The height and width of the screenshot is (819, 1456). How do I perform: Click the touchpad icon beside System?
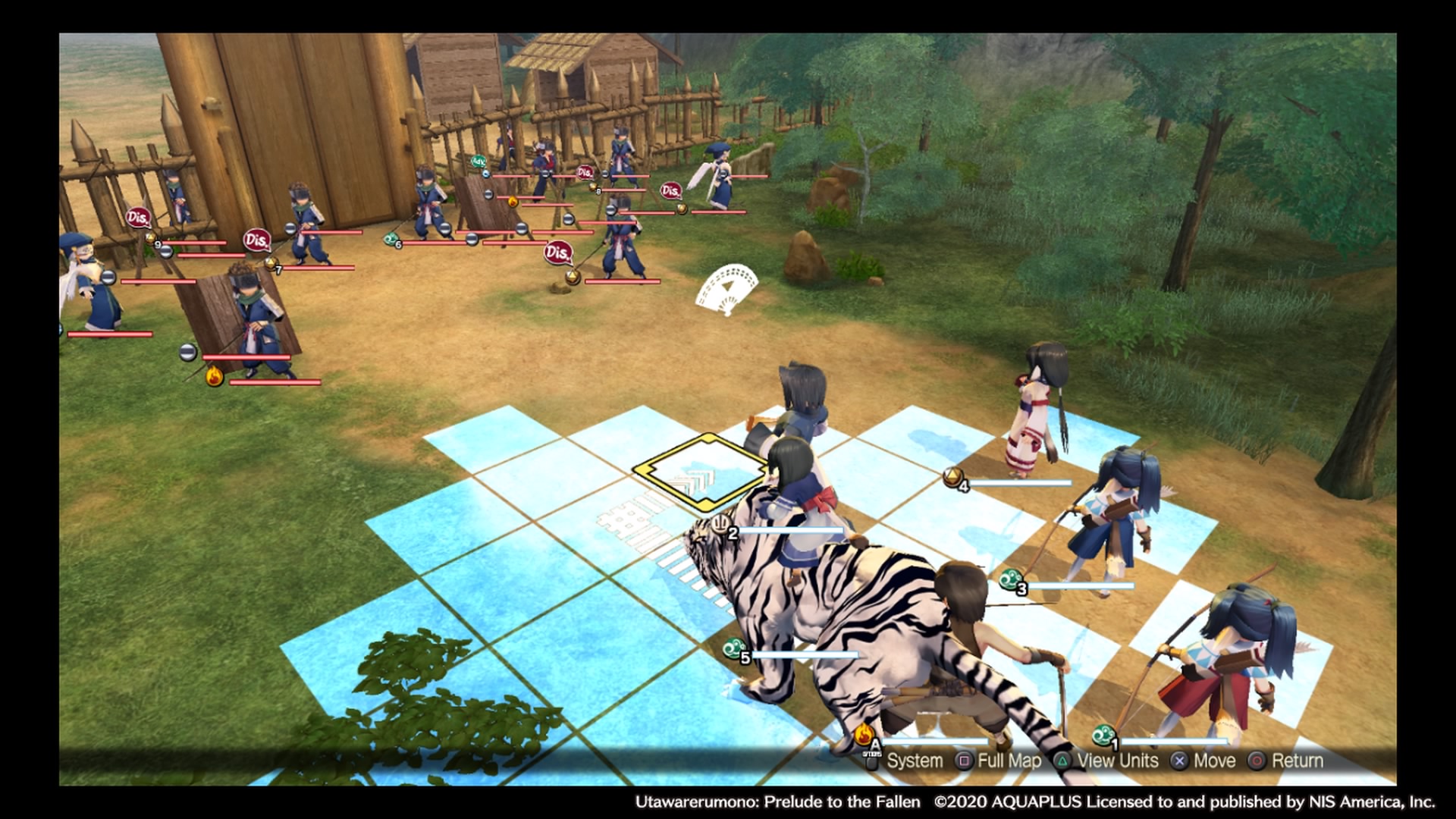coord(872,761)
